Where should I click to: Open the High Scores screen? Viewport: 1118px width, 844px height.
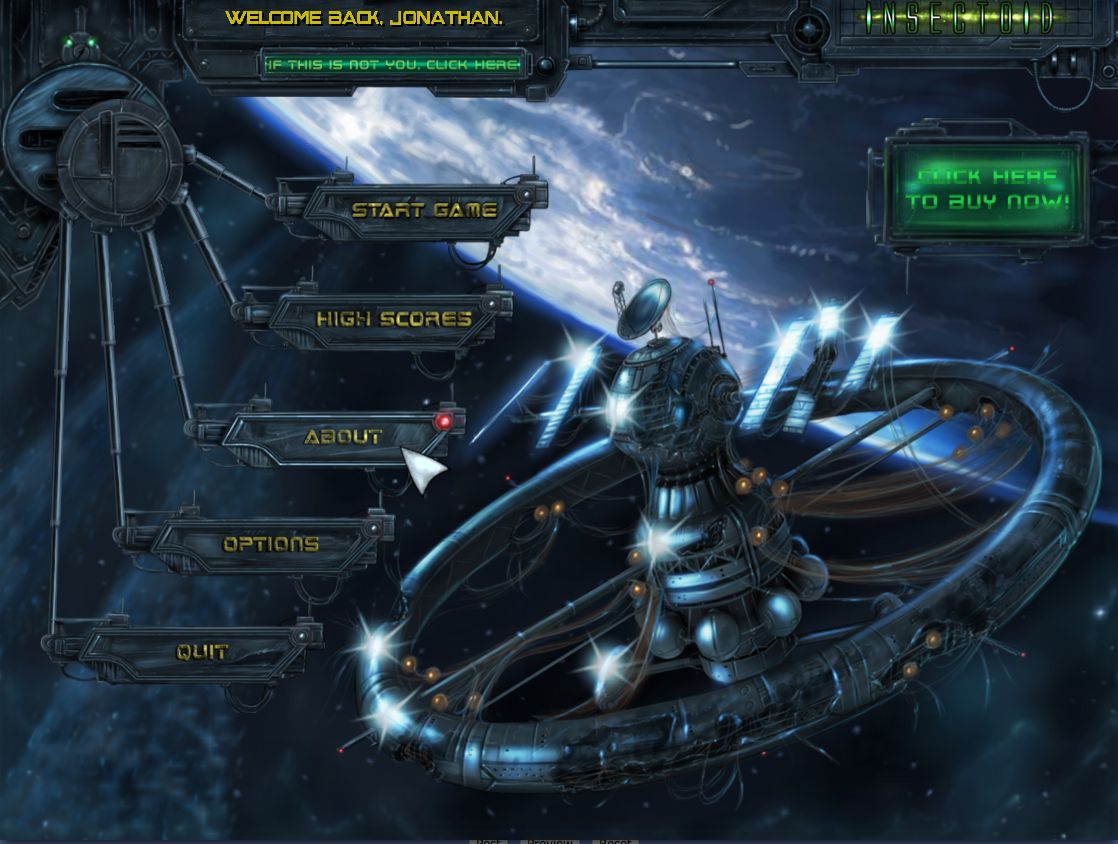pyautogui.click(x=393, y=319)
